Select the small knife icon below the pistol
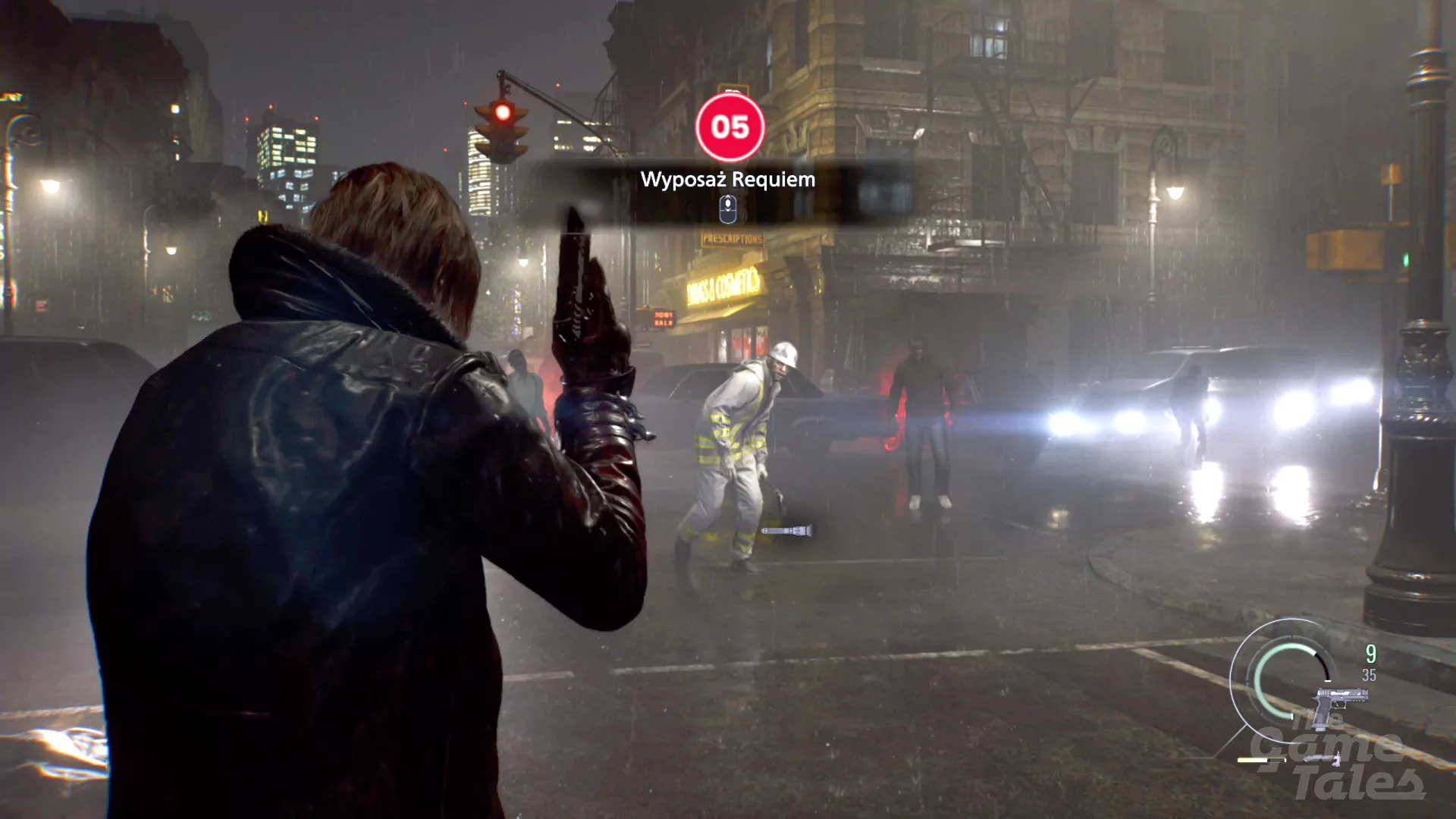The image size is (1456, 819). [x=1321, y=759]
